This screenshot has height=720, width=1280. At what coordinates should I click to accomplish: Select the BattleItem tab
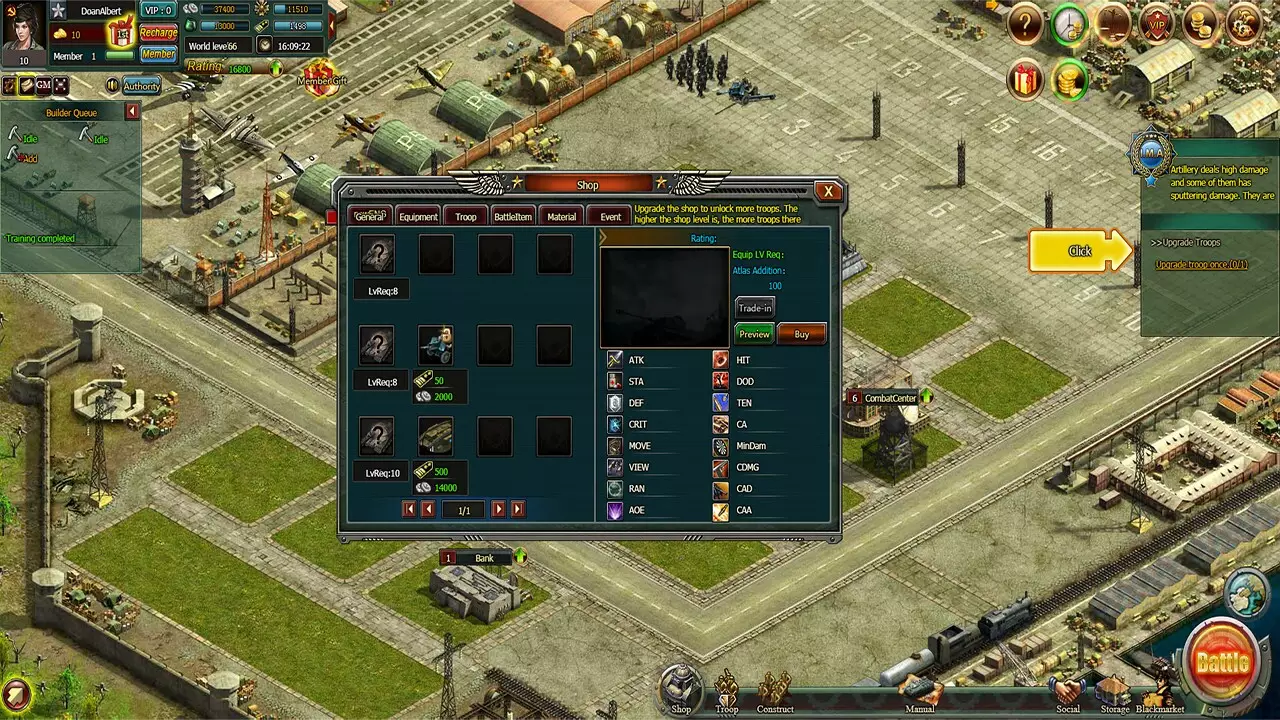click(512, 215)
